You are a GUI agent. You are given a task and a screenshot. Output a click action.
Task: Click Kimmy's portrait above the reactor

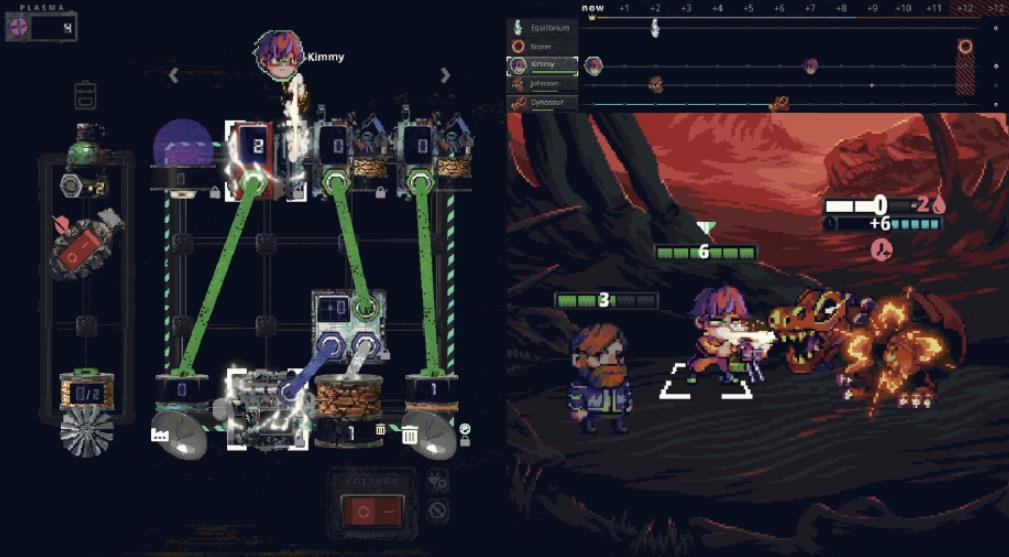[277, 53]
